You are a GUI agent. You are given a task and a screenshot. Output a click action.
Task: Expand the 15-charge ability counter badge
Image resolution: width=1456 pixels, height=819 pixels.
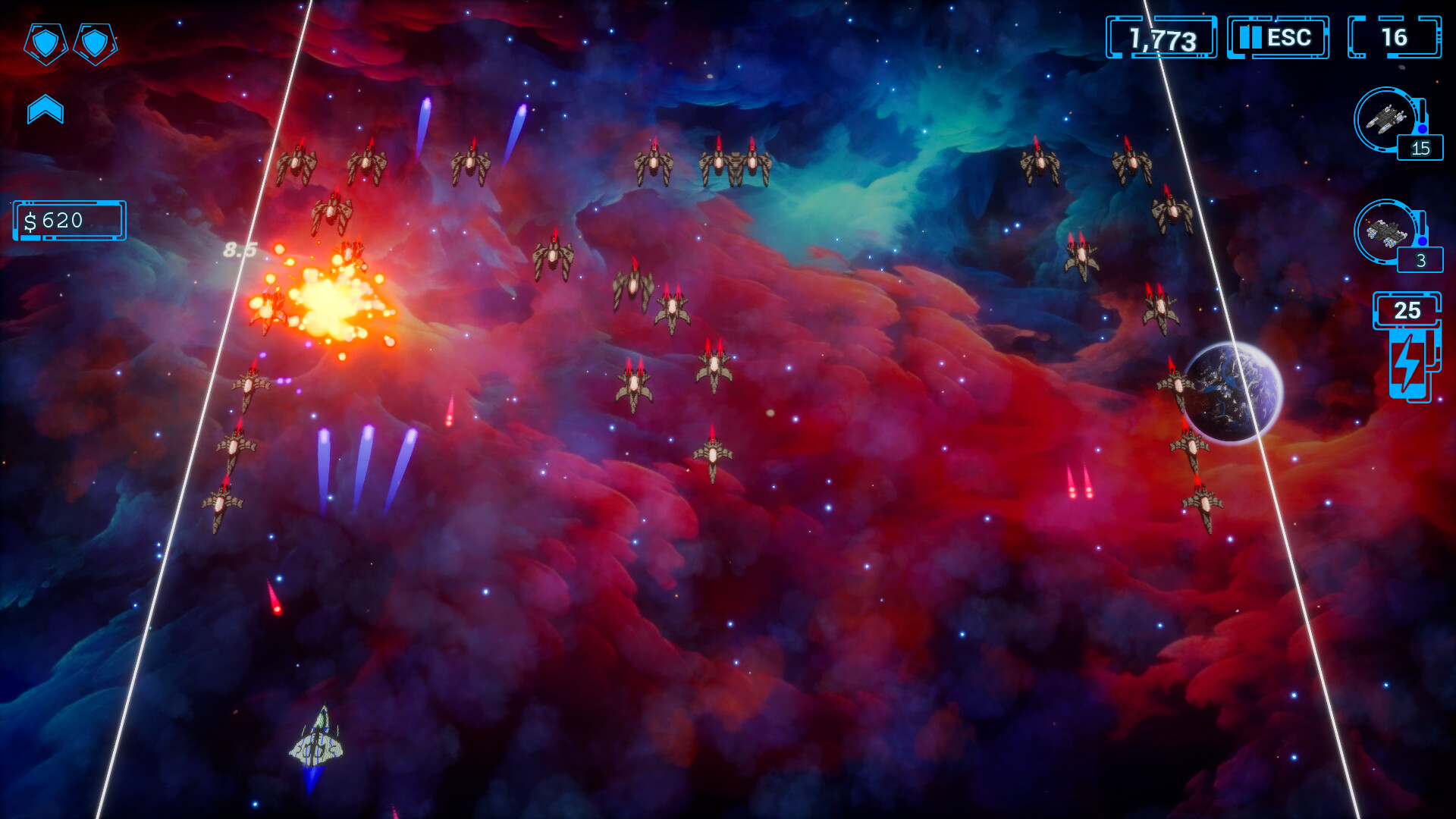1419,149
